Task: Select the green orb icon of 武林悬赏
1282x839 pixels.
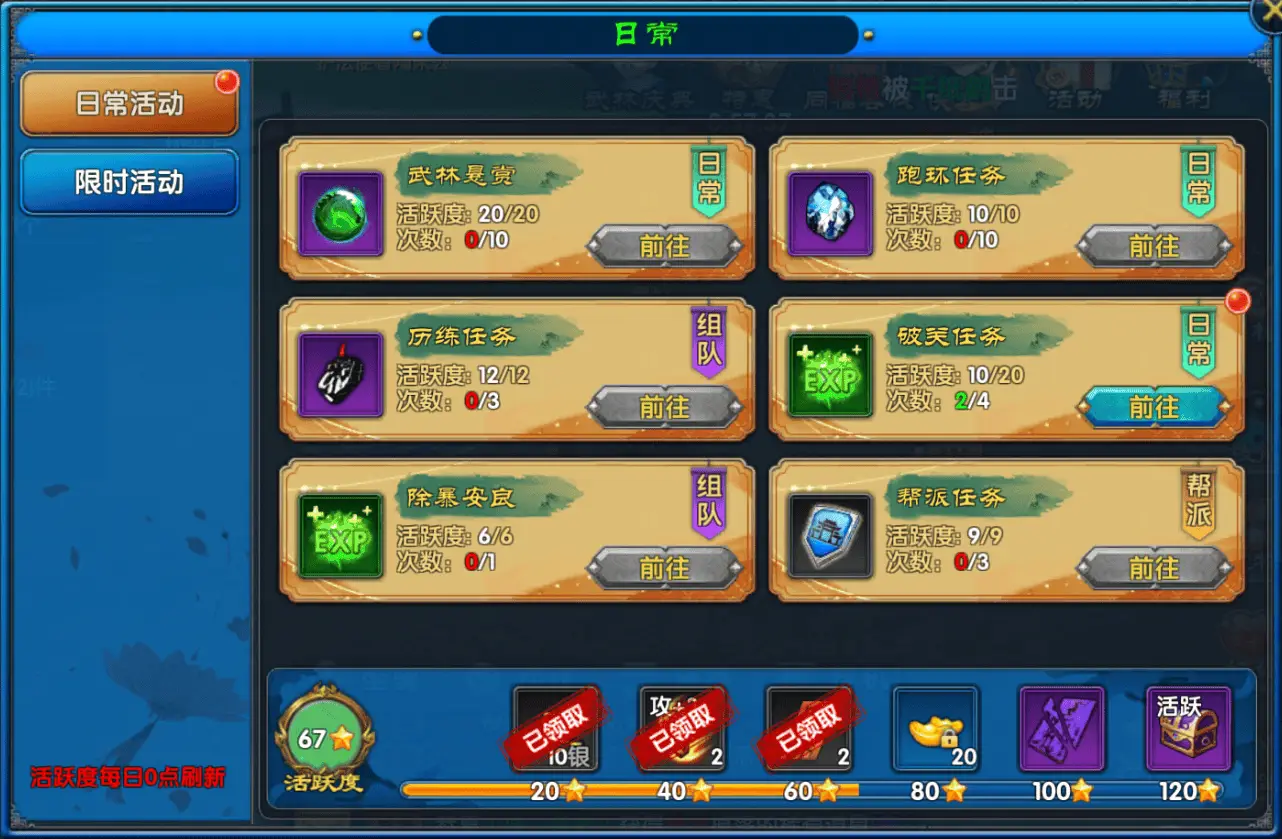Action: click(x=339, y=212)
